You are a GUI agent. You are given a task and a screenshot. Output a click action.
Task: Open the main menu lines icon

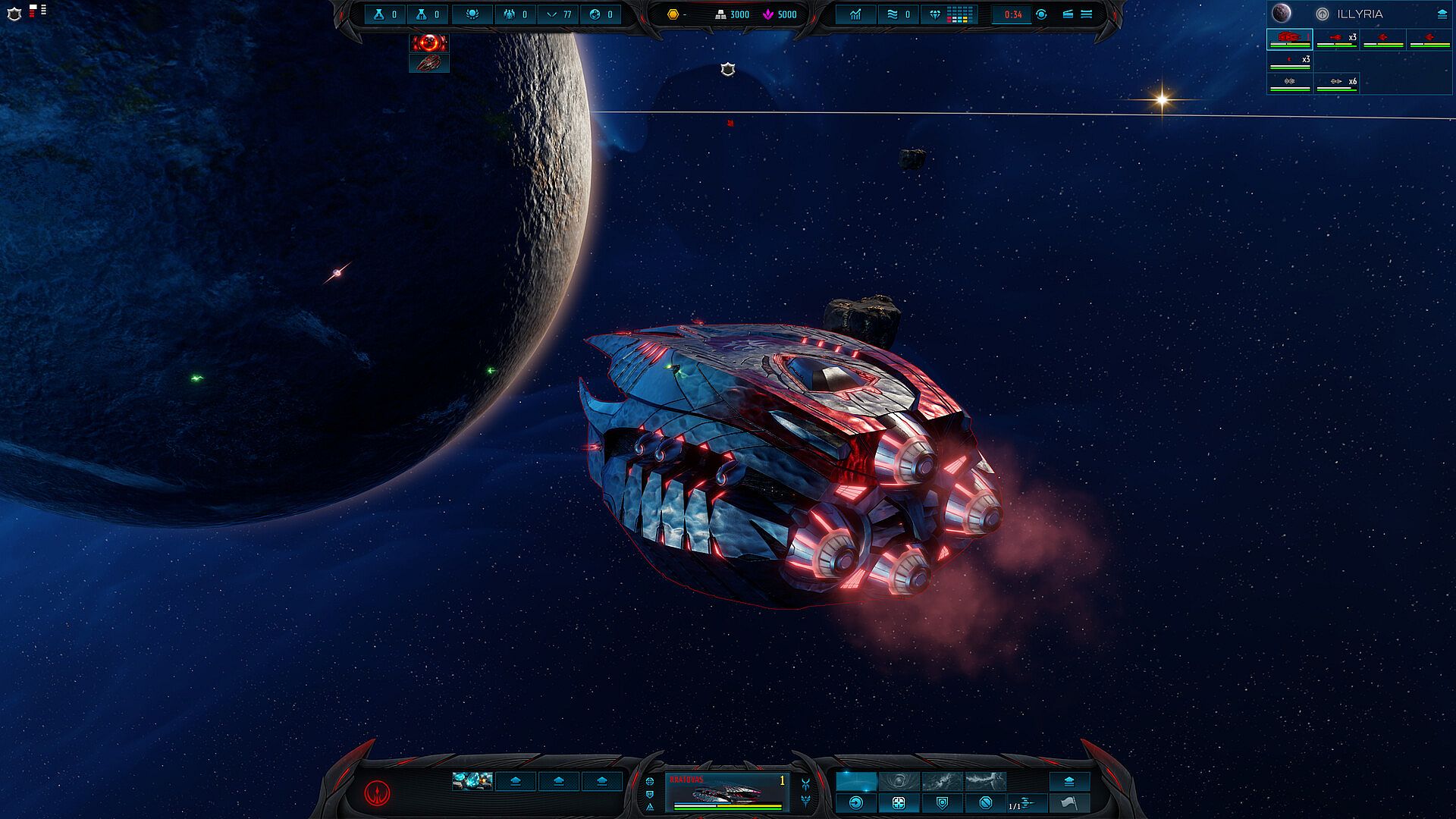[1086, 14]
